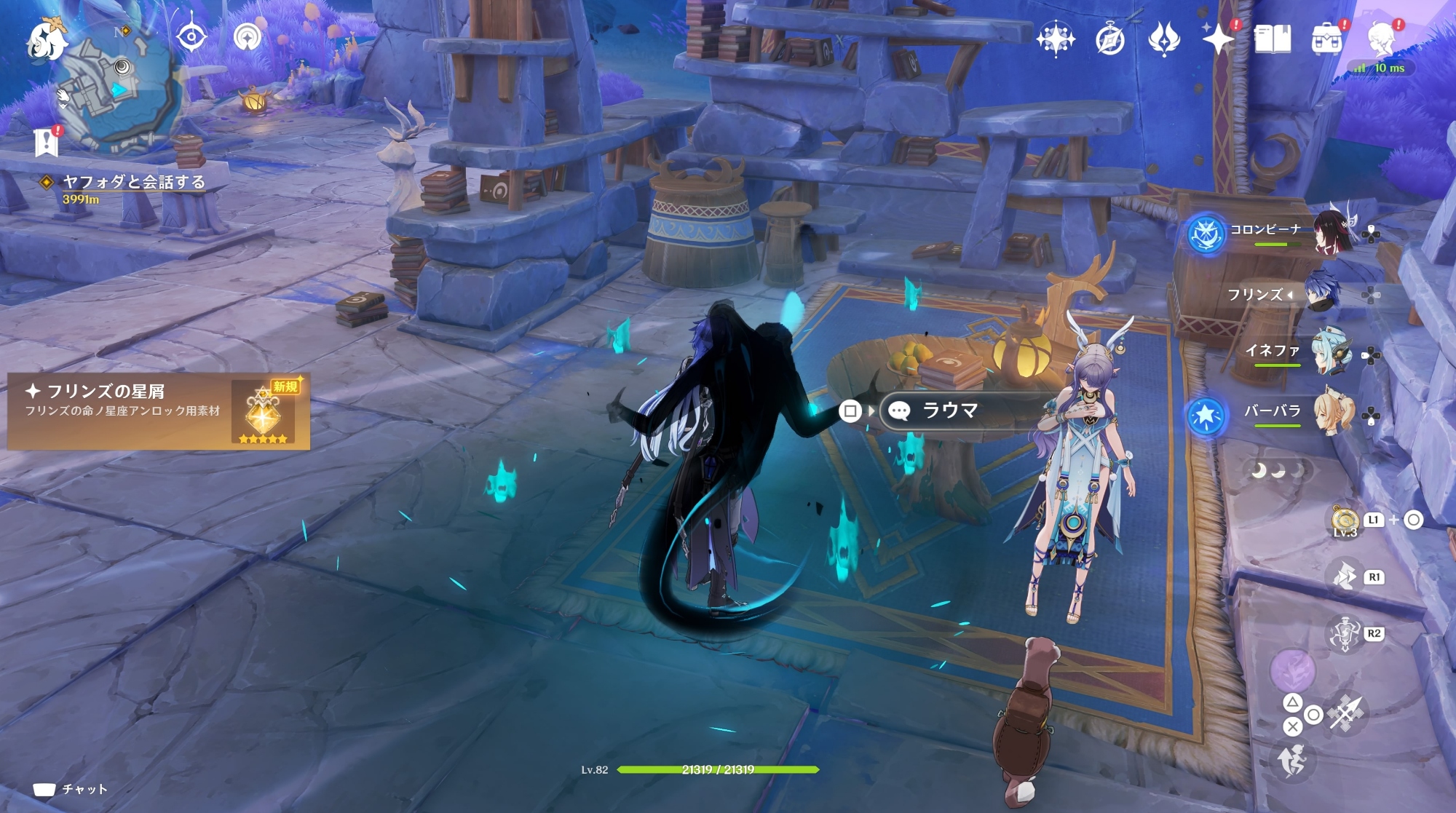Open the チャット chat box

pyautogui.click(x=71, y=790)
